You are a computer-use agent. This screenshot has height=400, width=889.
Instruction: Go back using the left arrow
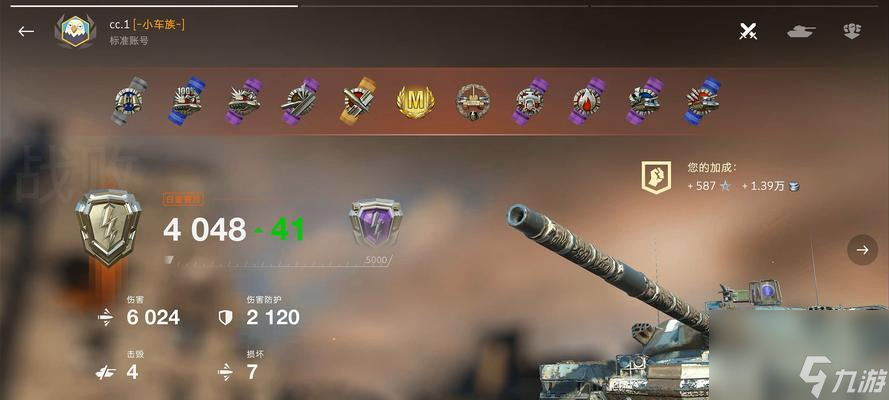tap(26, 31)
